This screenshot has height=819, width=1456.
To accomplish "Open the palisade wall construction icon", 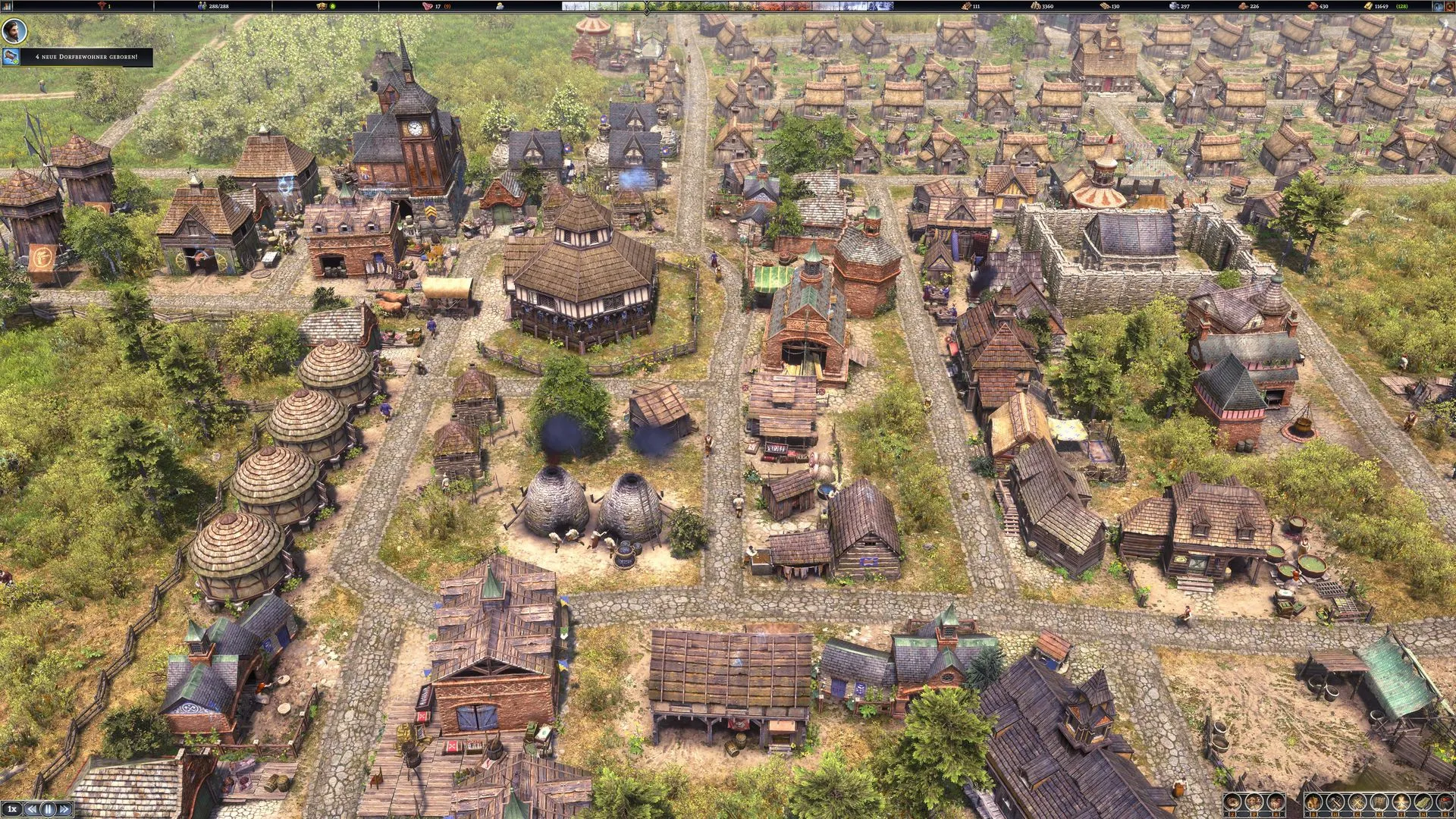I will coord(1379,801).
